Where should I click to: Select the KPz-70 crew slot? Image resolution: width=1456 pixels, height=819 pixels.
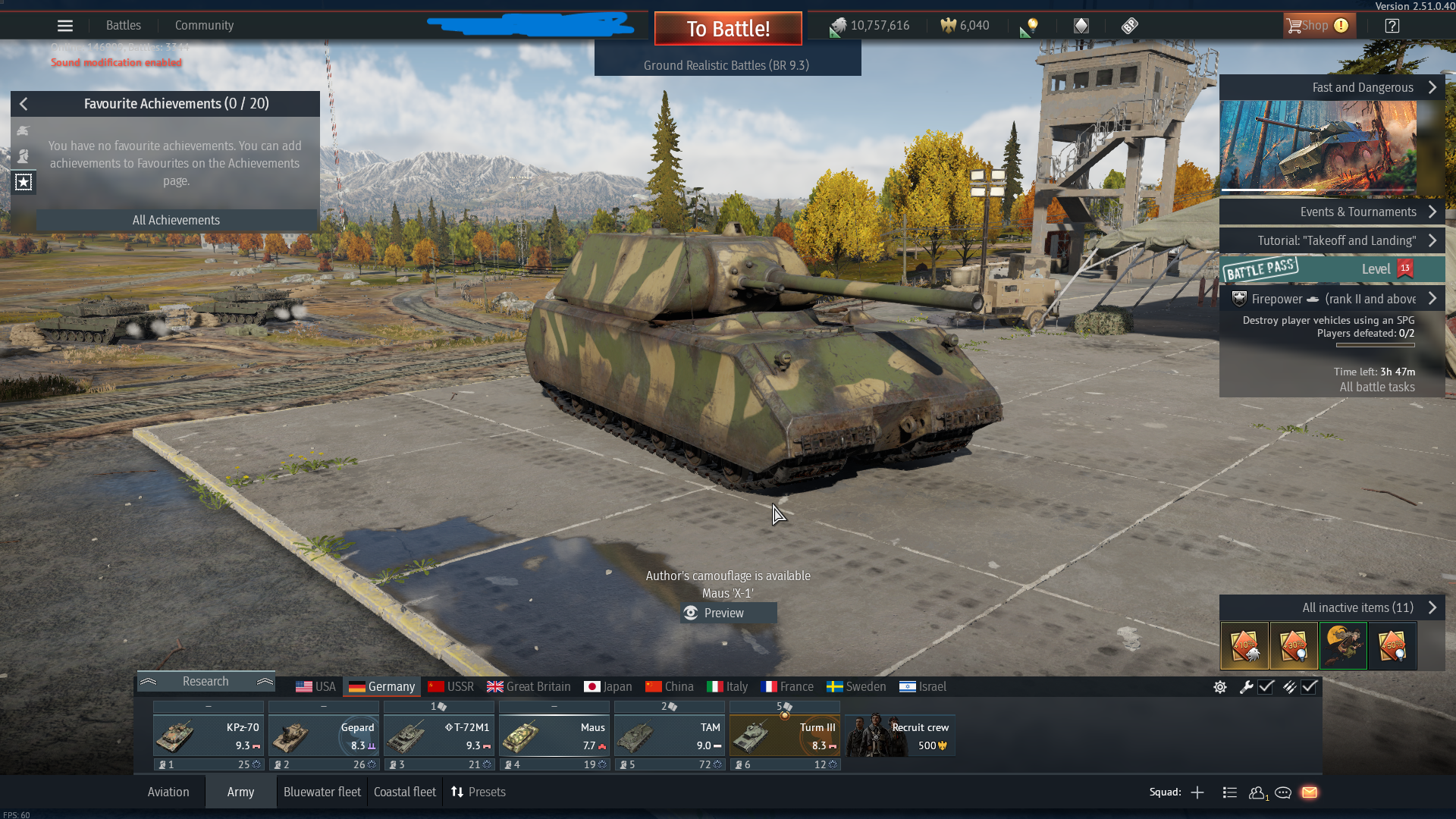point(208,736)
